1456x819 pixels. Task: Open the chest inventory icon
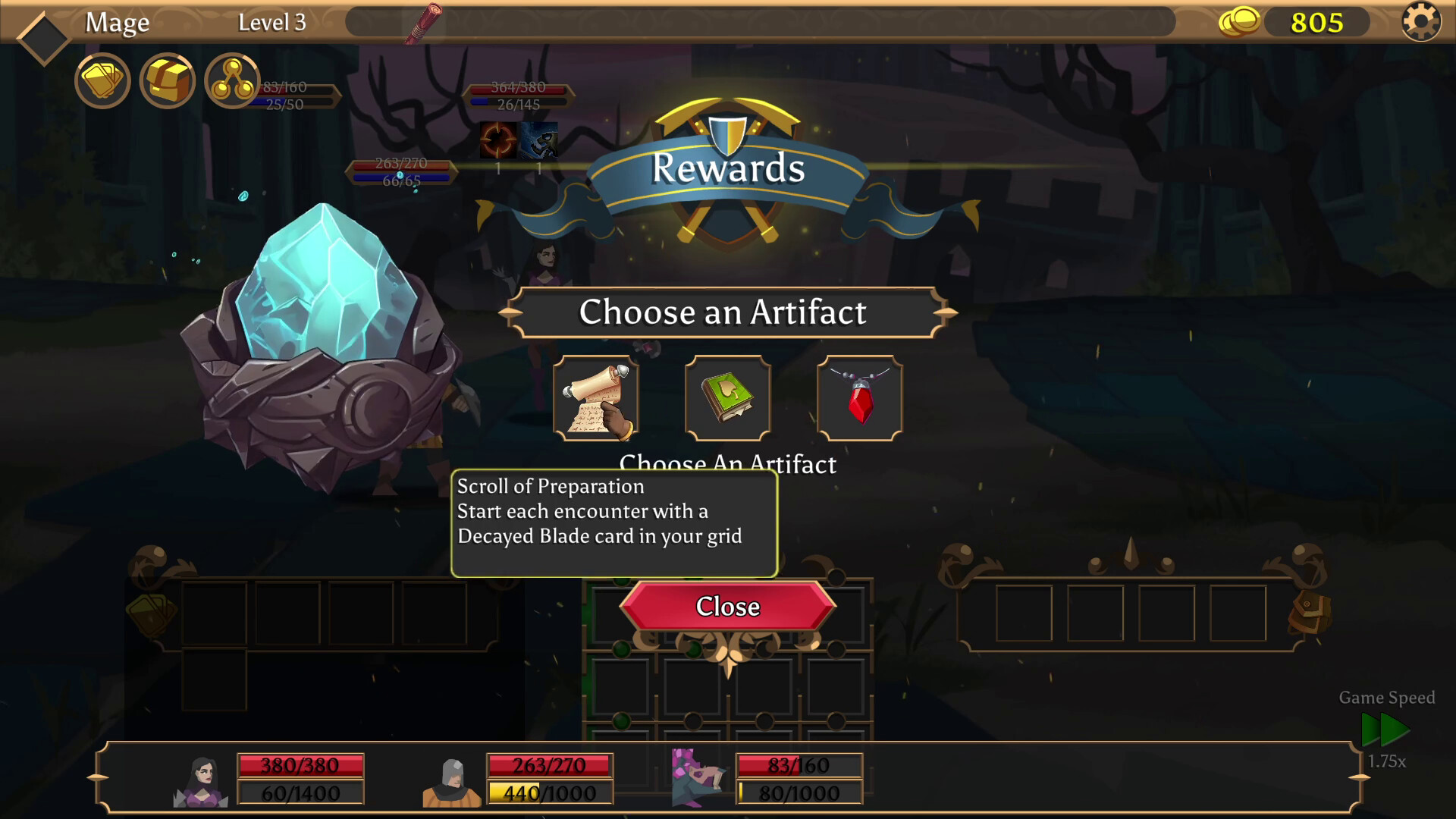(x=168, y=80)
